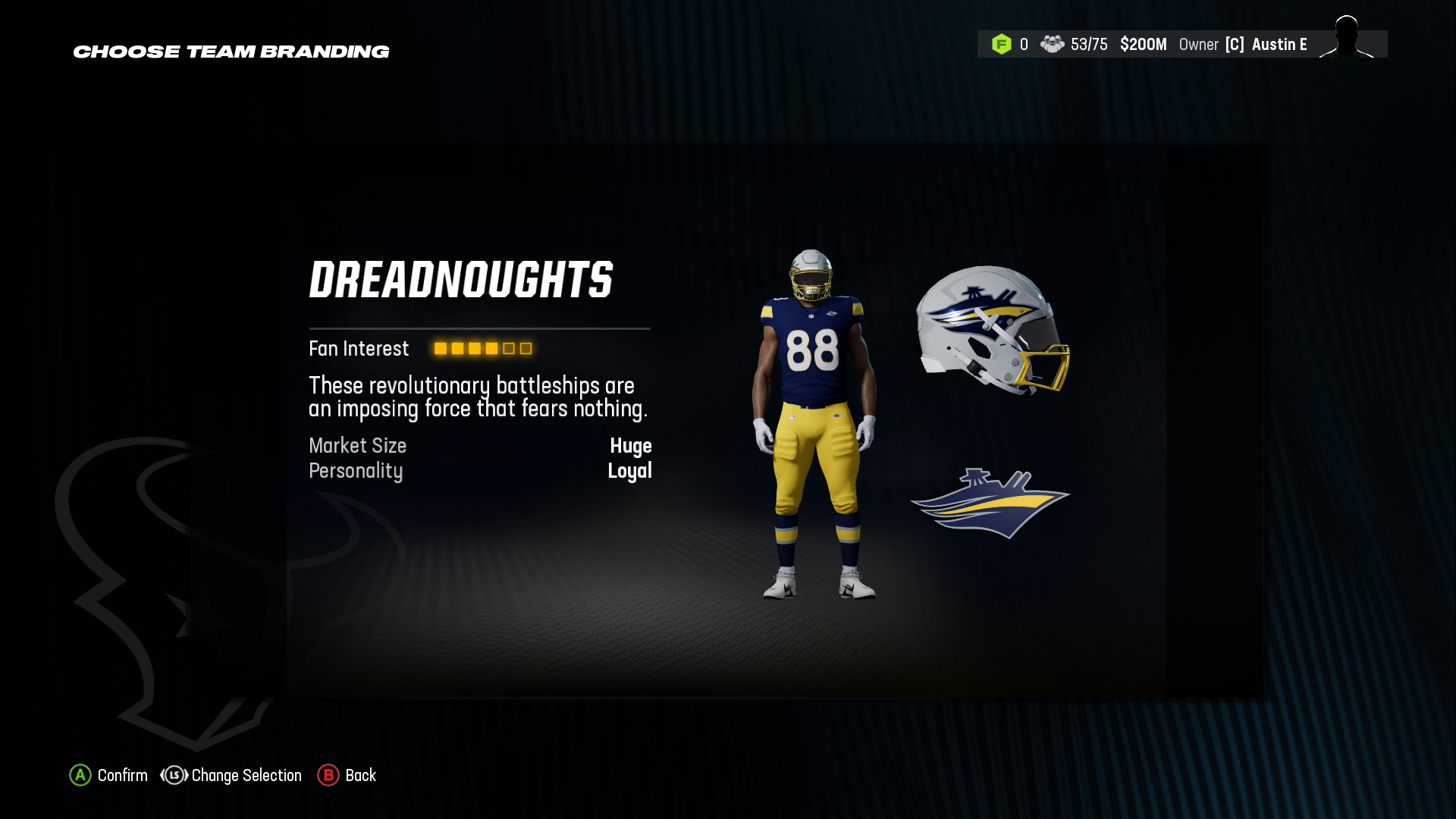1456x819 pixels.
Task: Click the green A Confirm icon
Action: pos(79,776)
